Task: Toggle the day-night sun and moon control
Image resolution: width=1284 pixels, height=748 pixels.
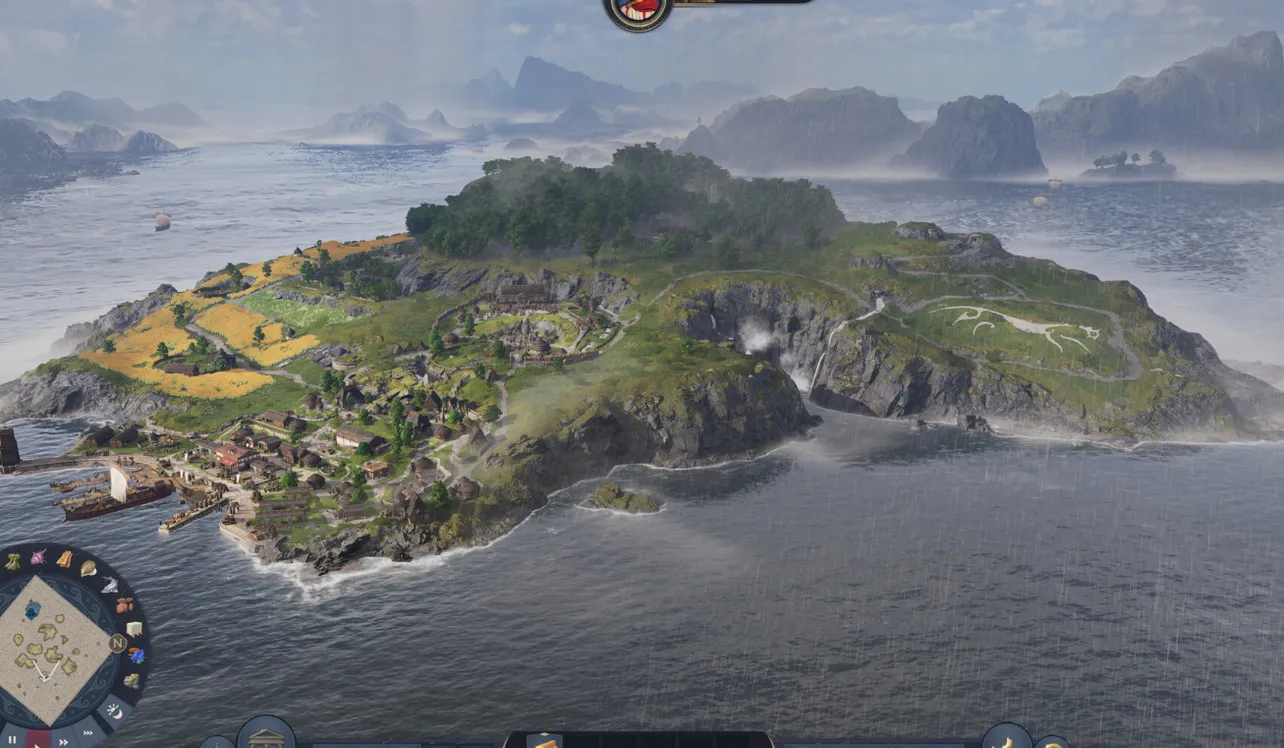Action: 115,710
